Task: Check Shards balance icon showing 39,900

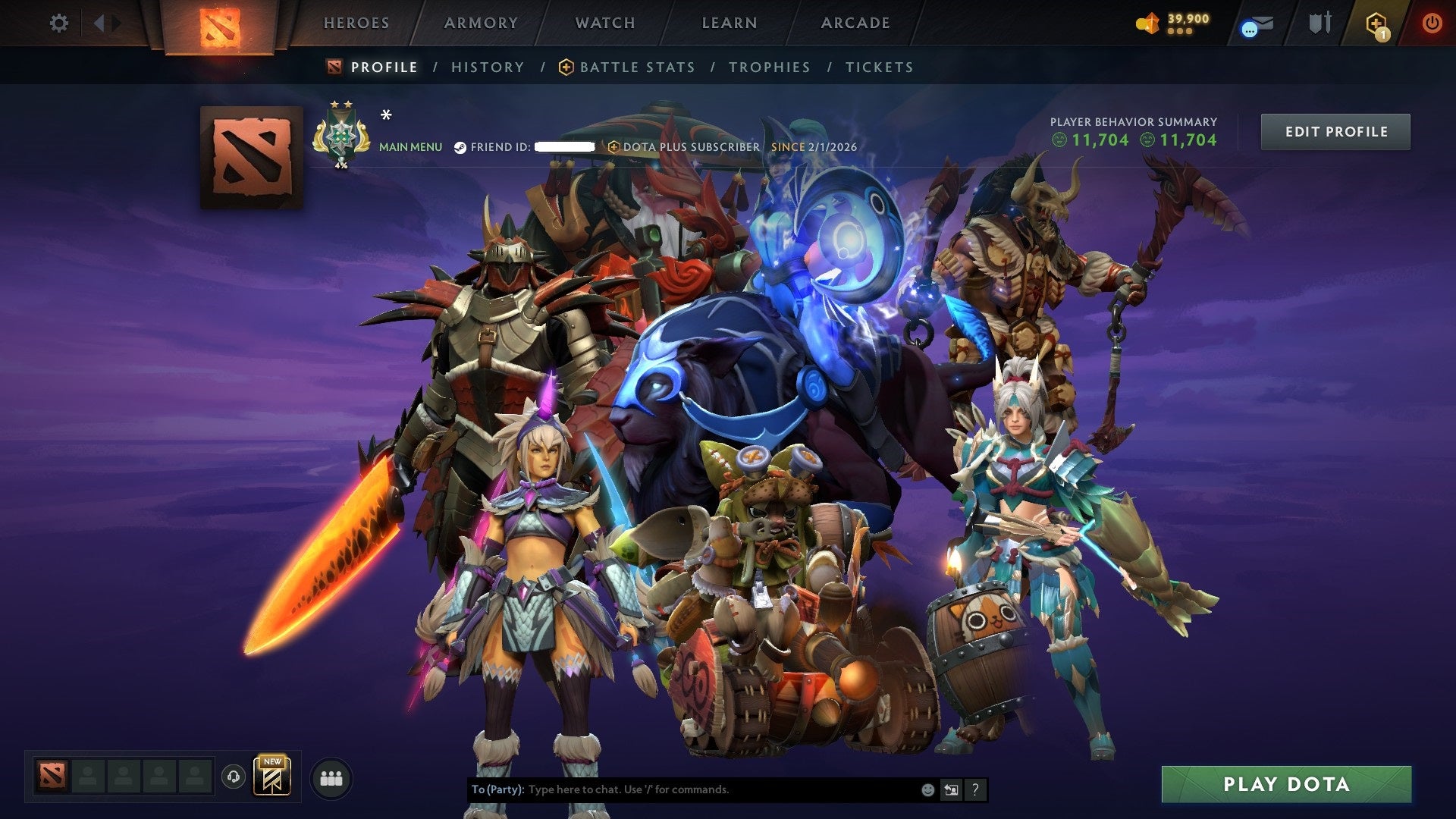Action: coord(1147,23)
